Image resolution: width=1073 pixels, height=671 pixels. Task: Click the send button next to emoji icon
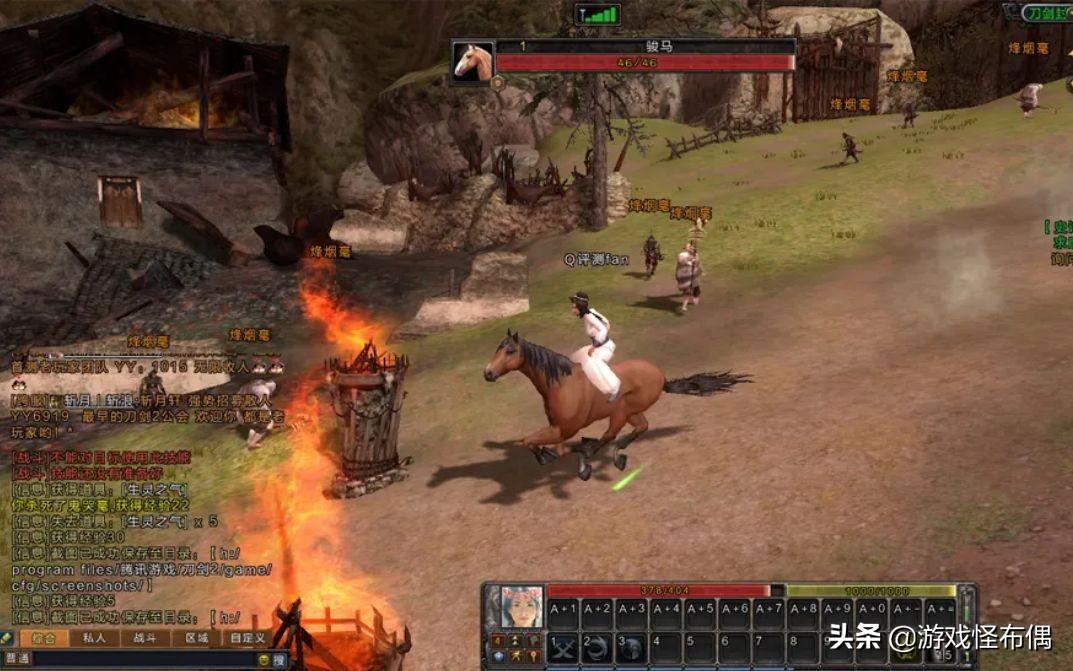tap(279, 660)
